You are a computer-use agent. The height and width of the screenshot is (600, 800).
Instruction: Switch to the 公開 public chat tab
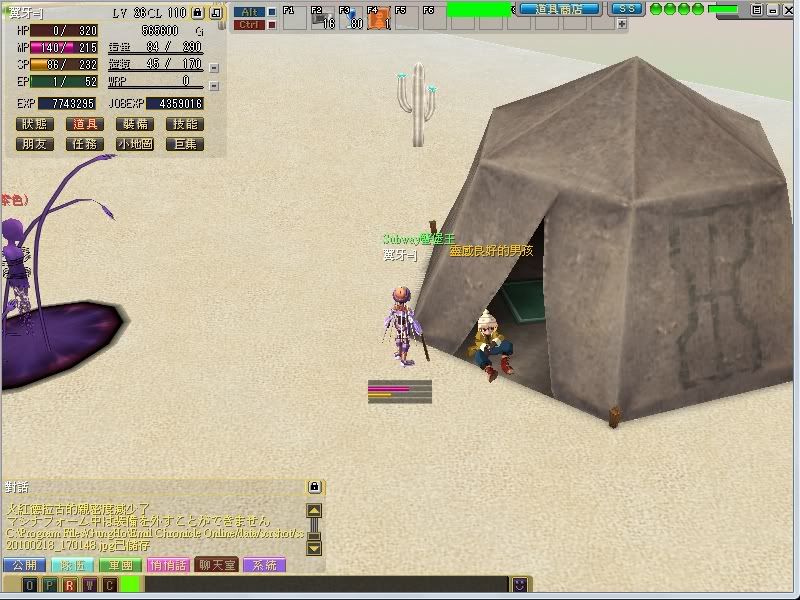25,566
